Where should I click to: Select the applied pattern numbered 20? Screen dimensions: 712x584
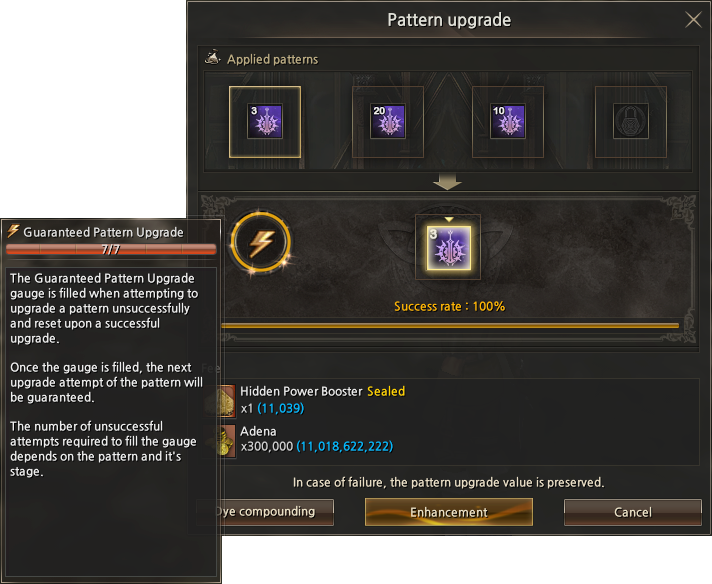tap(388, 122)
